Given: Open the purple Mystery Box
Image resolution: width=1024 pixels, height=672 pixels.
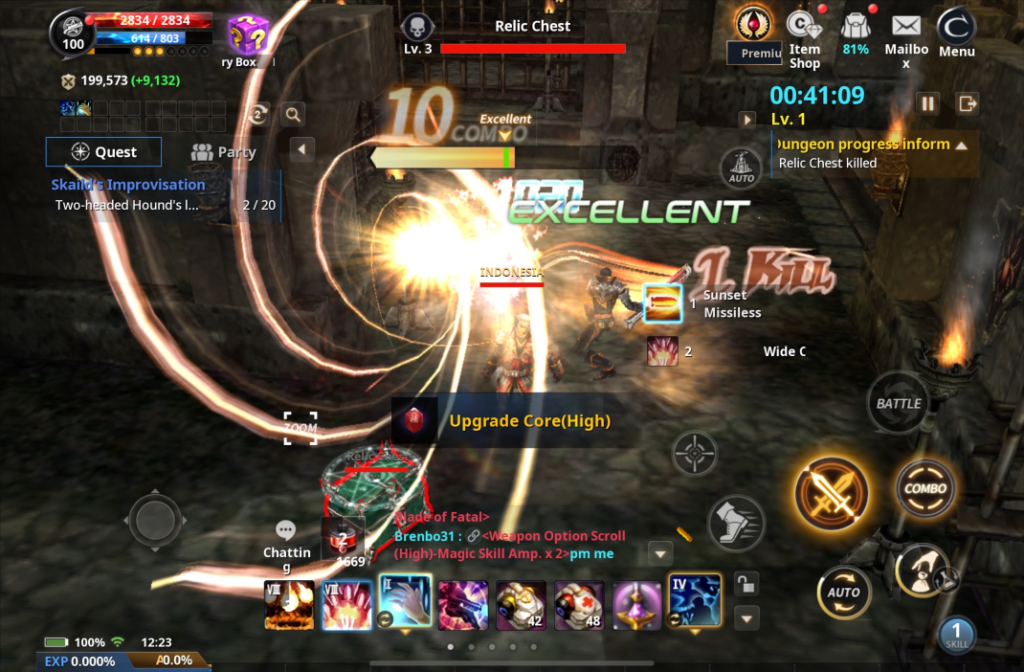Looking at the screenshot, I should pos(246,36).
